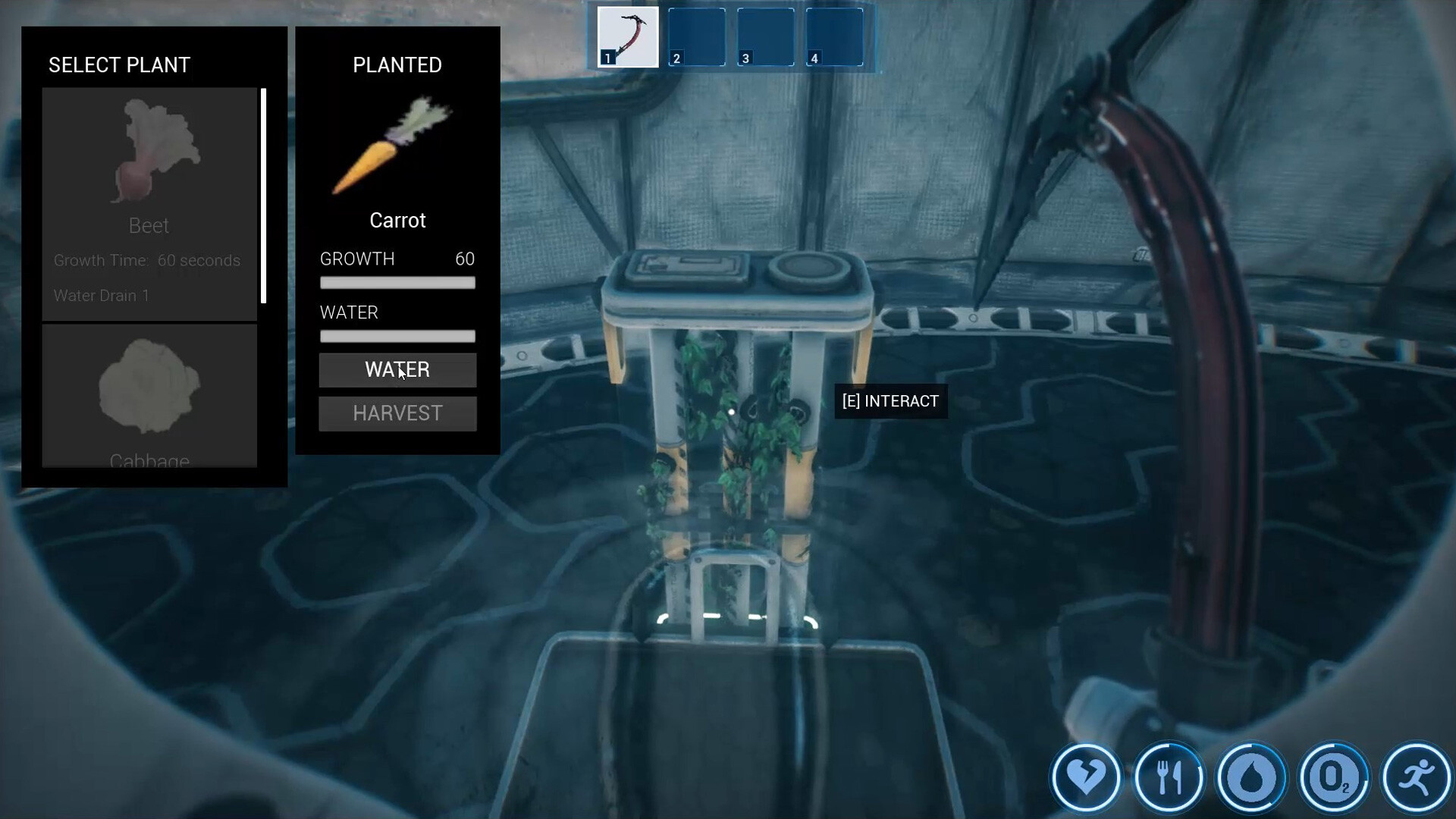Click the GROWTH progress bar
1456x819 pixels.
(397, 281)
